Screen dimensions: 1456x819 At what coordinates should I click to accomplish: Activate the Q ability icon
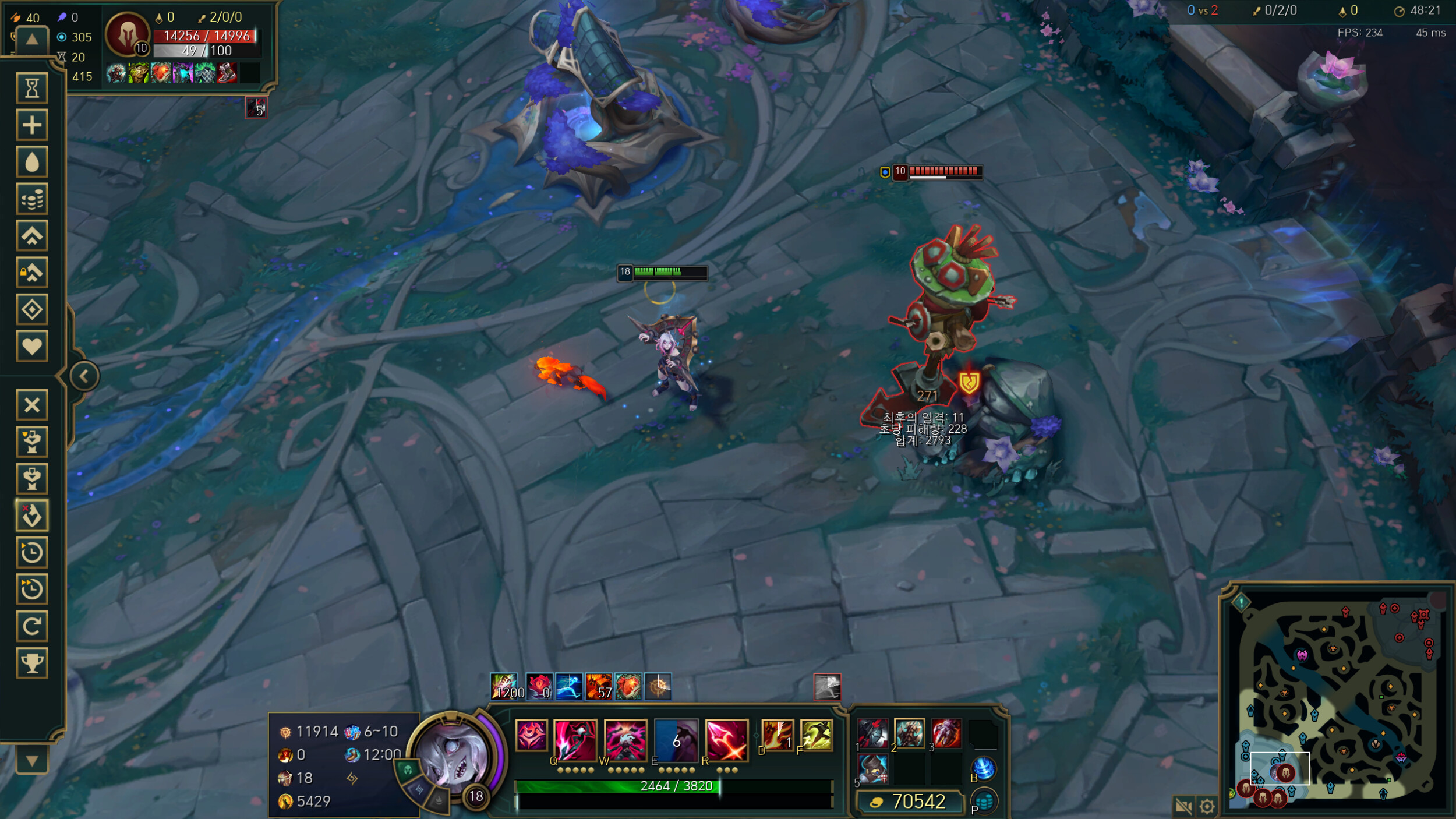(575, 740)
